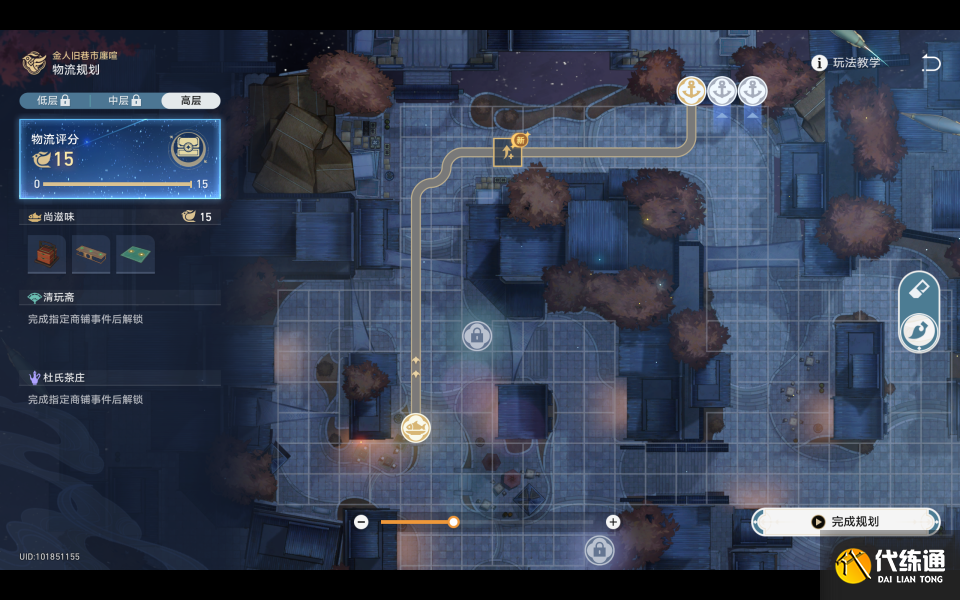960x600 pixels.
Task: Zoom out with the minus button
Action: tap(361, 522)
